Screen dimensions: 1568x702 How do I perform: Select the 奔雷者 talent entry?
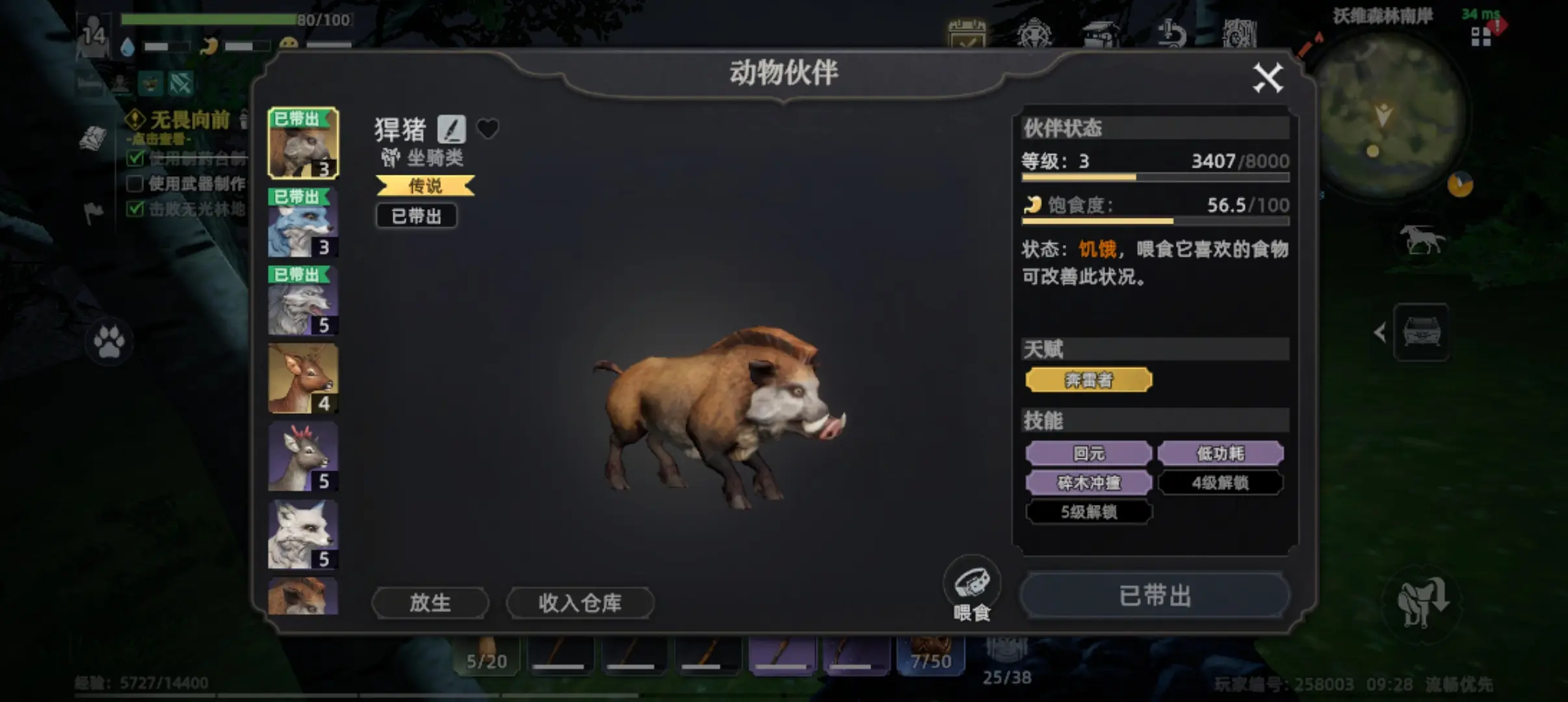pyautogui.click(x=1088, y=379)
